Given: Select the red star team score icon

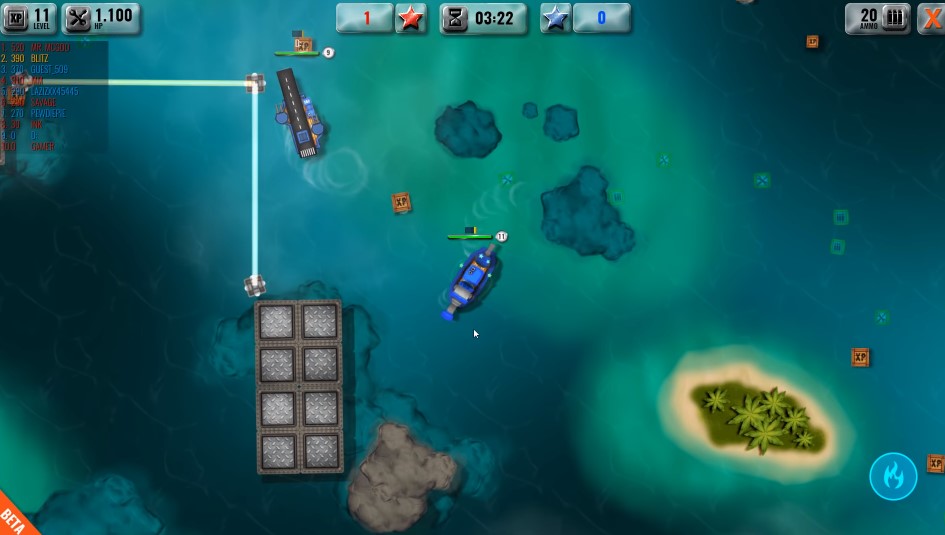Looking at the screenshot, I should [x=410, y=18].
